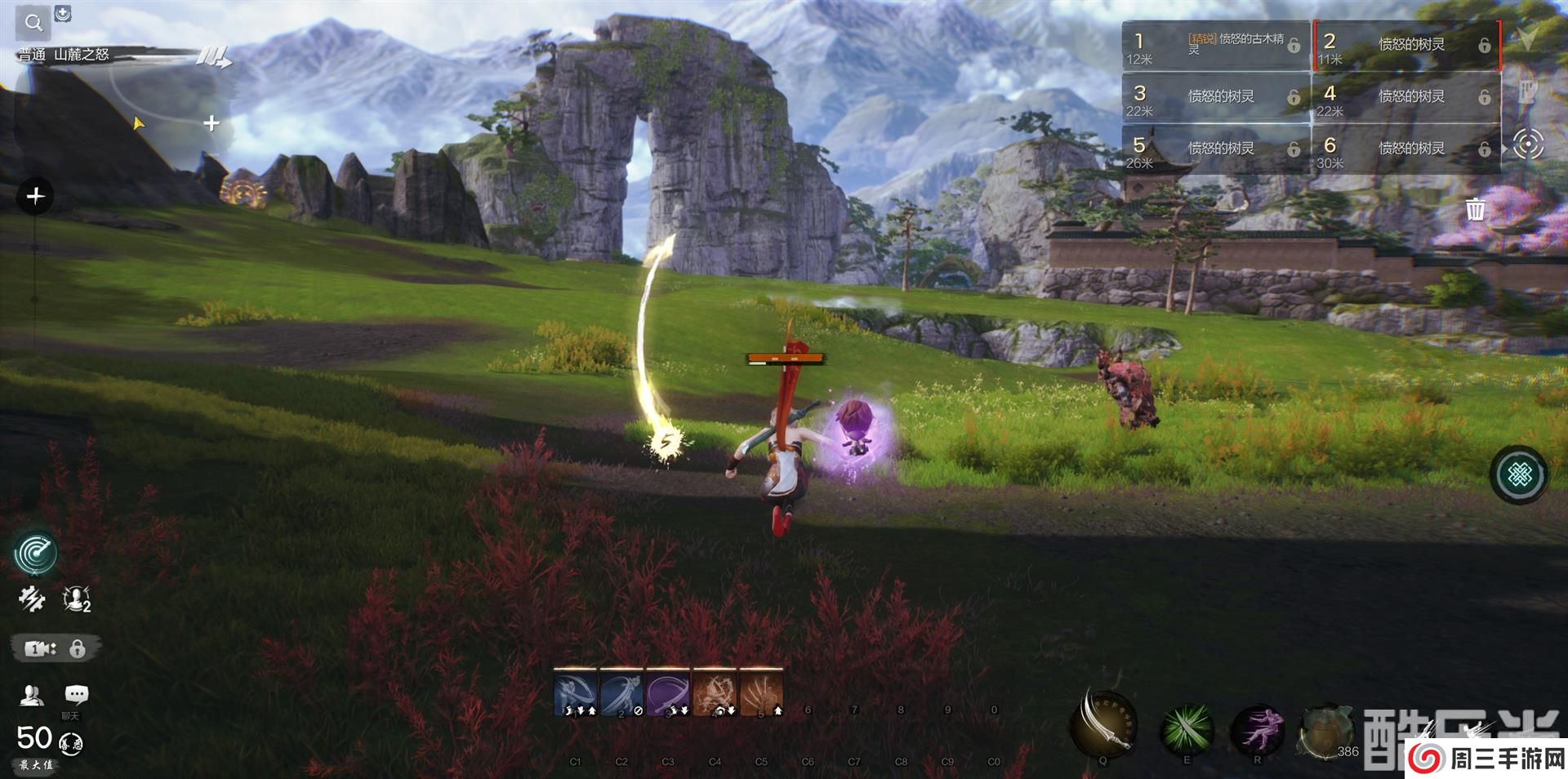This screenshot has width=1568, height=779.
Task: Select target 1, the elite 愤怒的古木精灵
Action: pos(1215,45)
